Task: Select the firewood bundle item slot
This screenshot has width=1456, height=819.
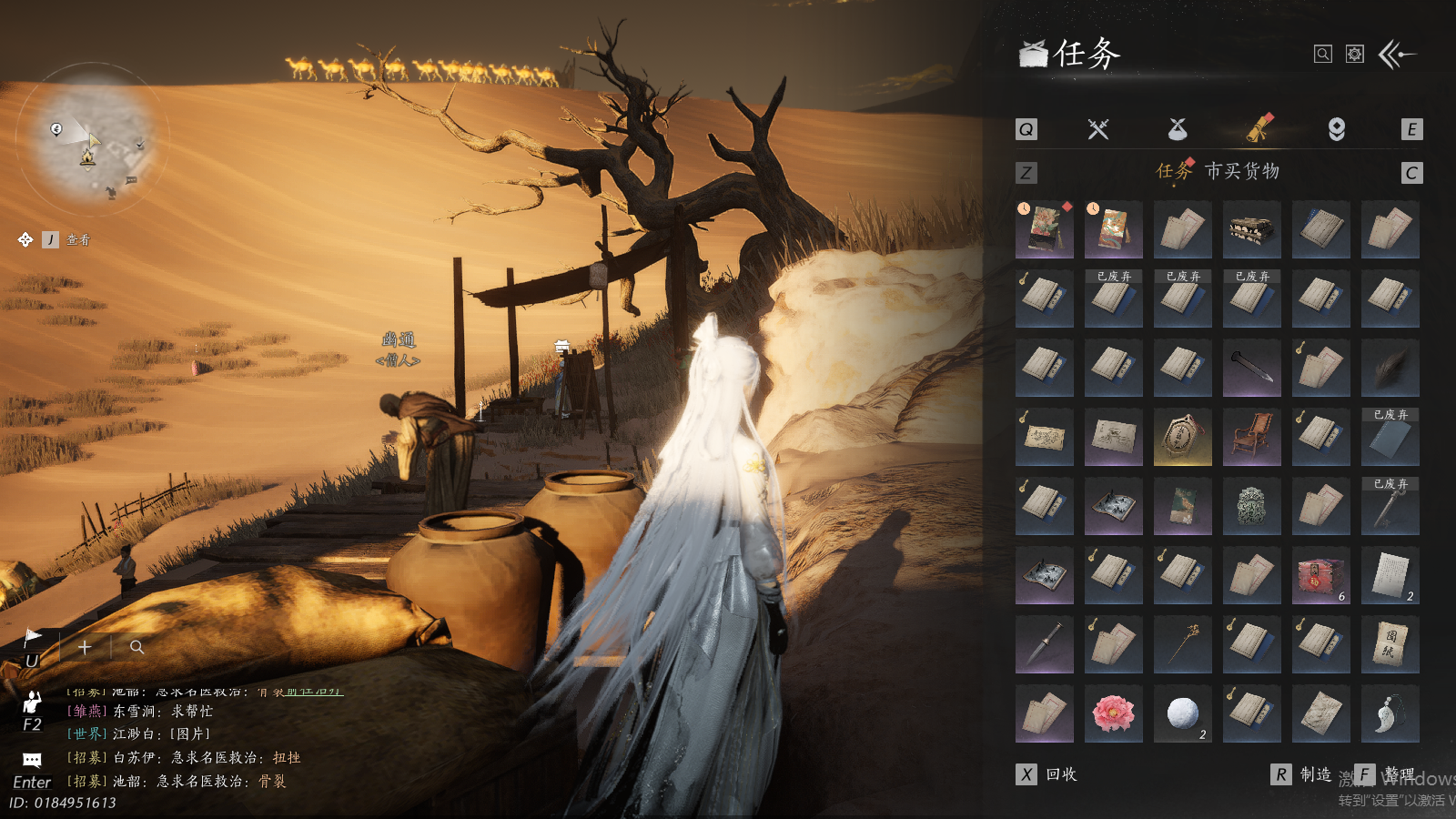Action: pos(1251,229)
